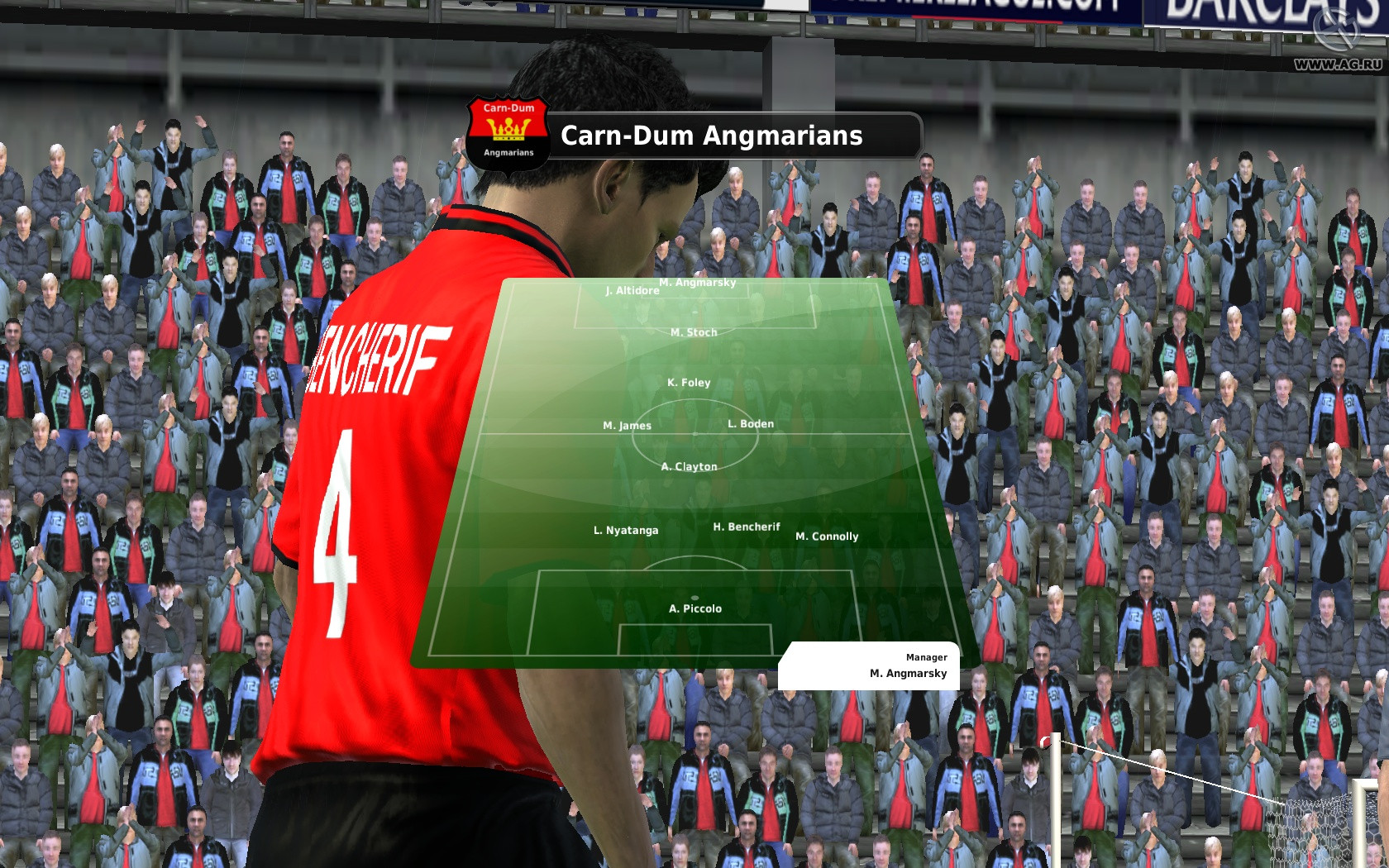Screen dimensions: 1389x868
Task: Click the Manager label above the name
Action: [x=928, y=657]
